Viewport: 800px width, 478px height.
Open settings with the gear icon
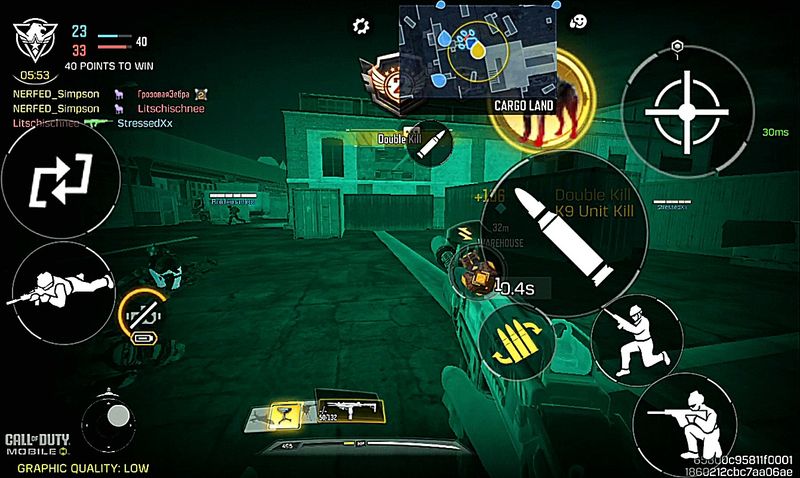(361, 25)
